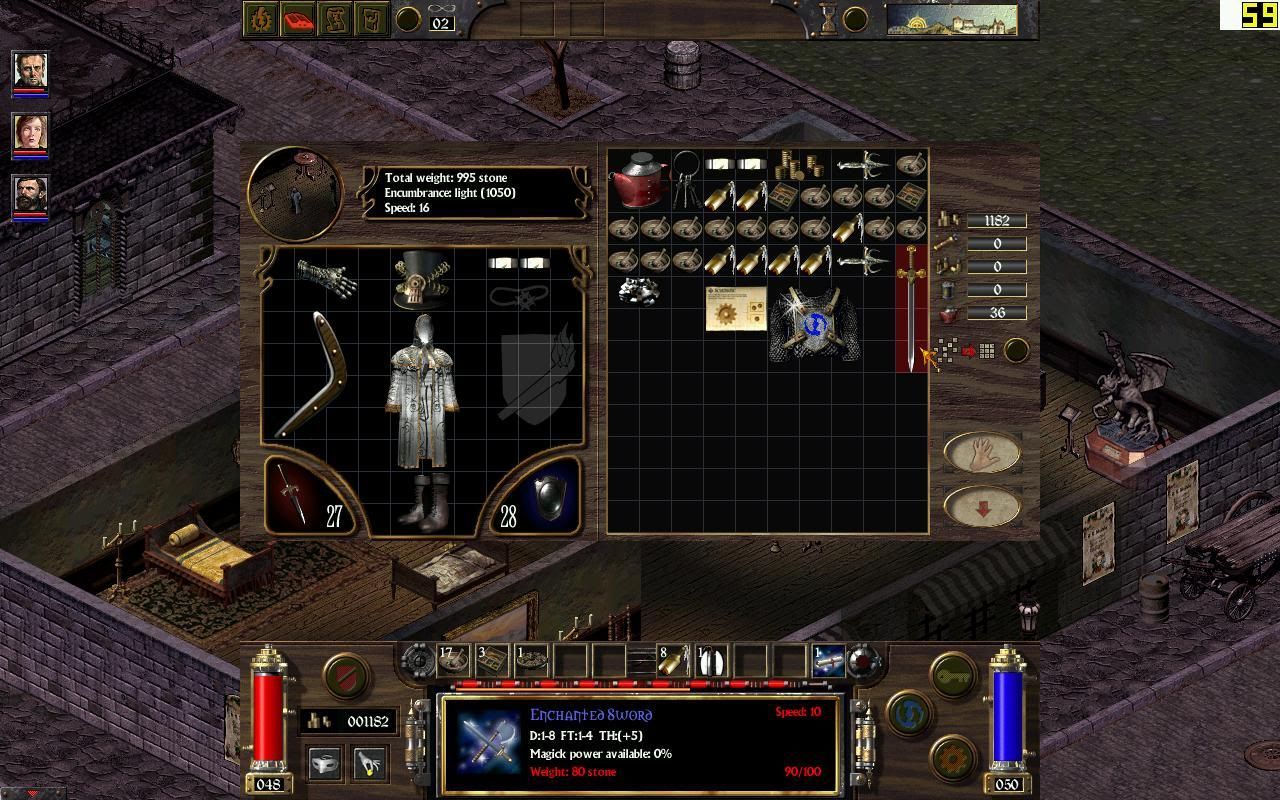Open the logbook from the top bar

(297, 19)
